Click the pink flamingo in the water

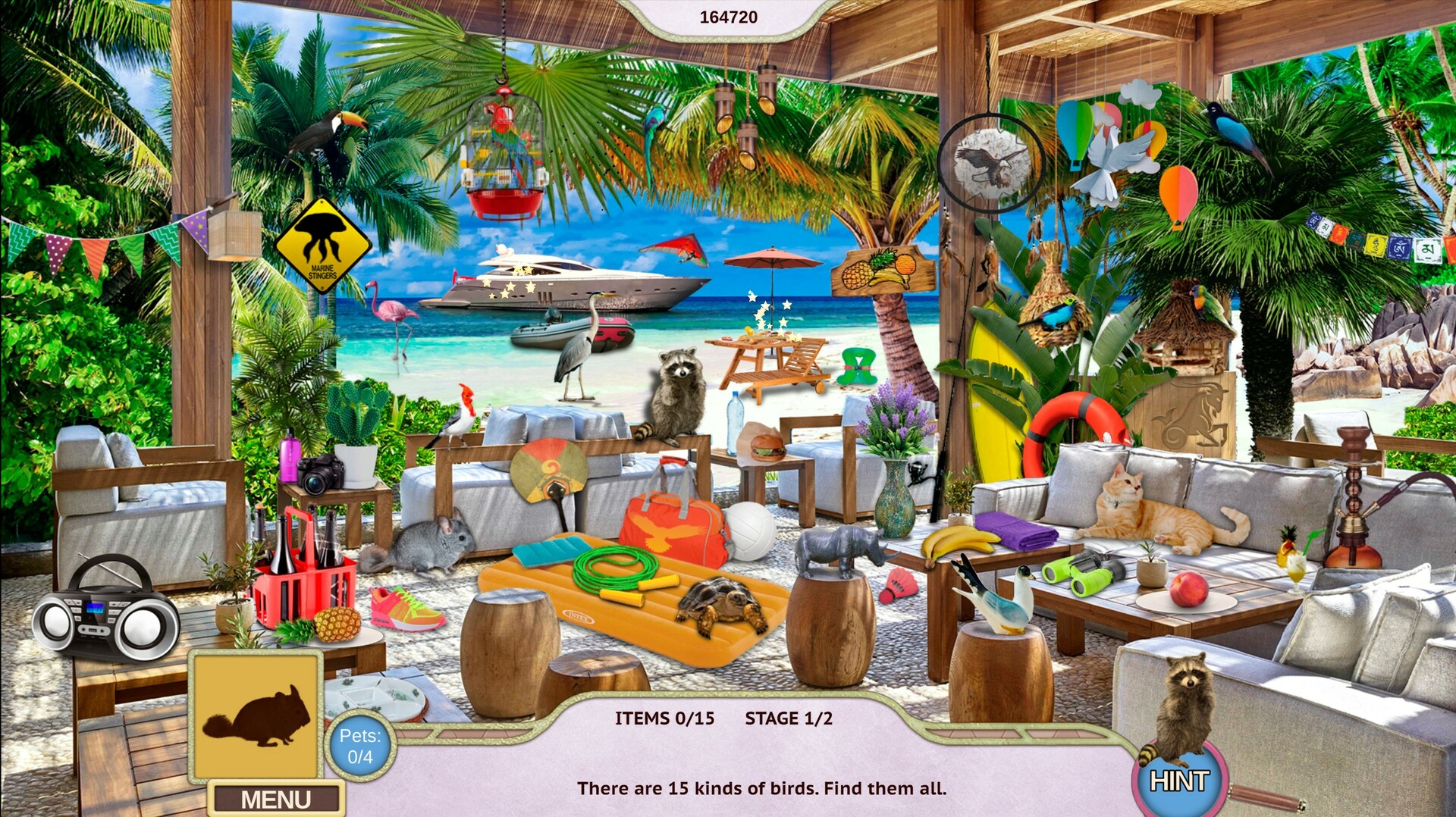click(391, 311)
